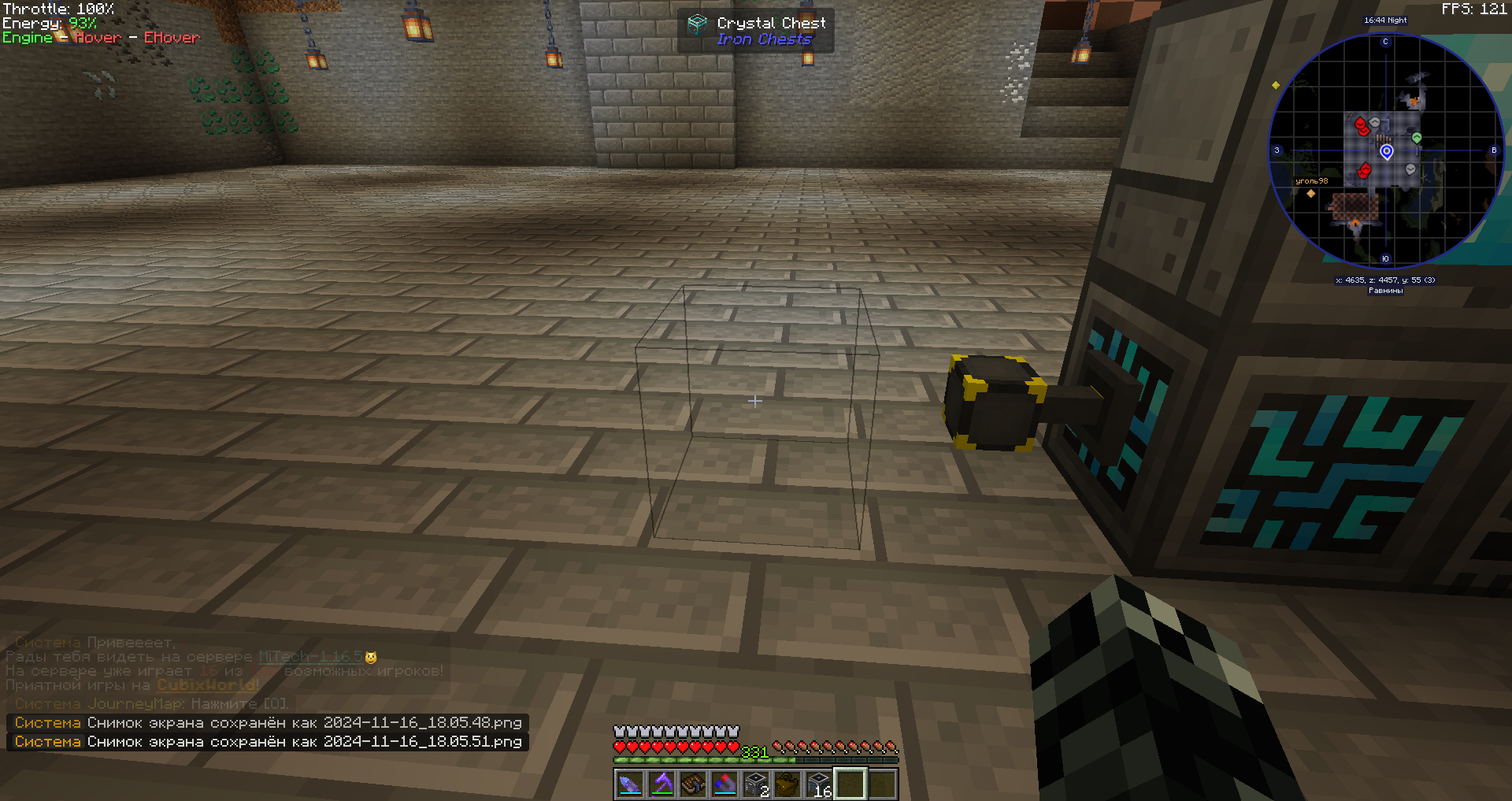The width and height of the screenshot is (1512, 801).
Task: Click the green waypoint marker on minimap
Action: [1417, 138]
